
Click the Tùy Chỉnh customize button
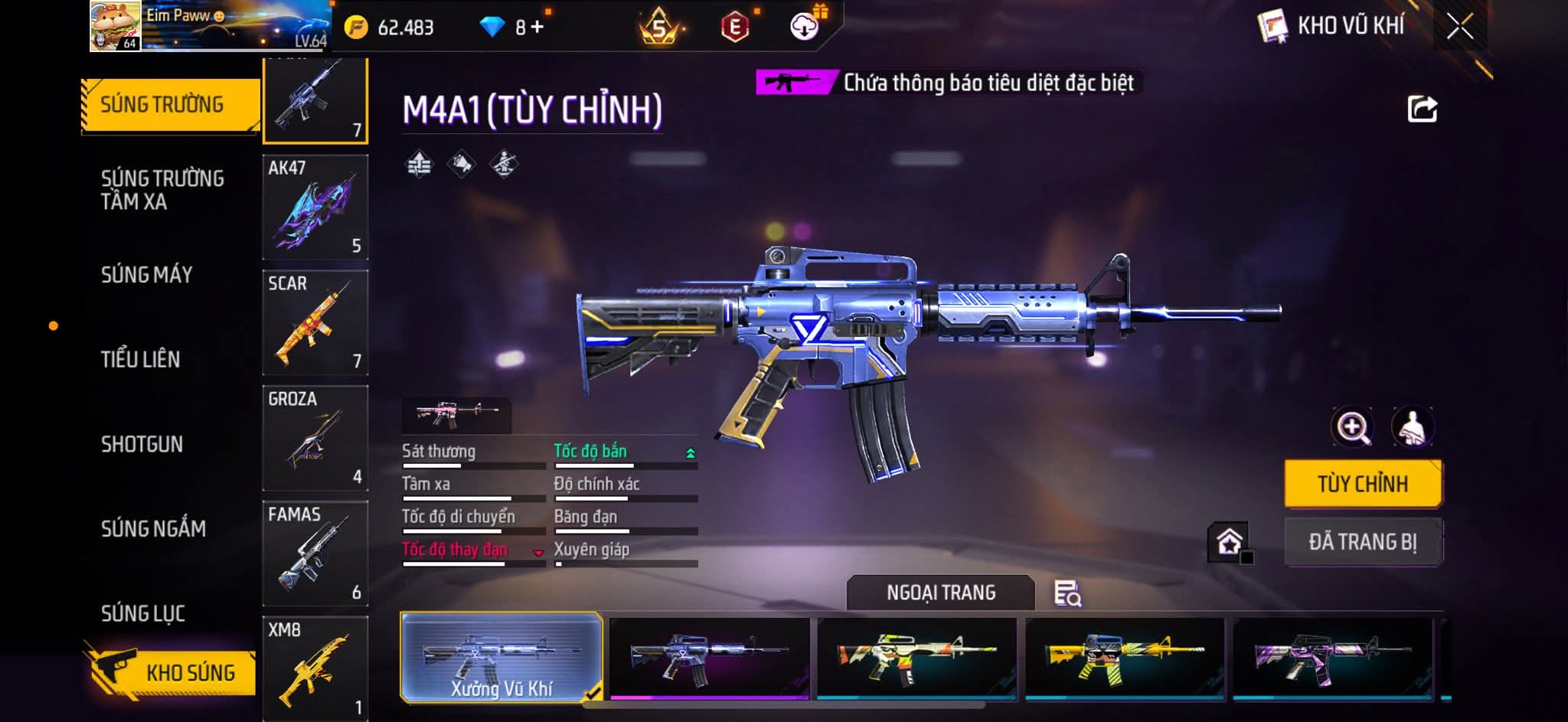(x=1362, y=484)
